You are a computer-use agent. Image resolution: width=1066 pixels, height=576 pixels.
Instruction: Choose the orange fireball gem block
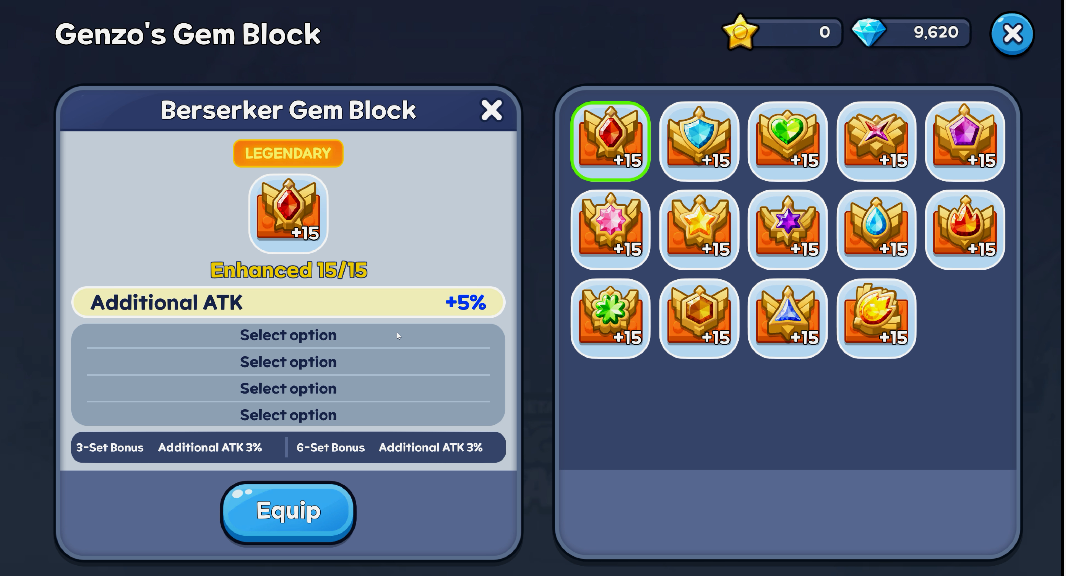(x=877, y=318)
